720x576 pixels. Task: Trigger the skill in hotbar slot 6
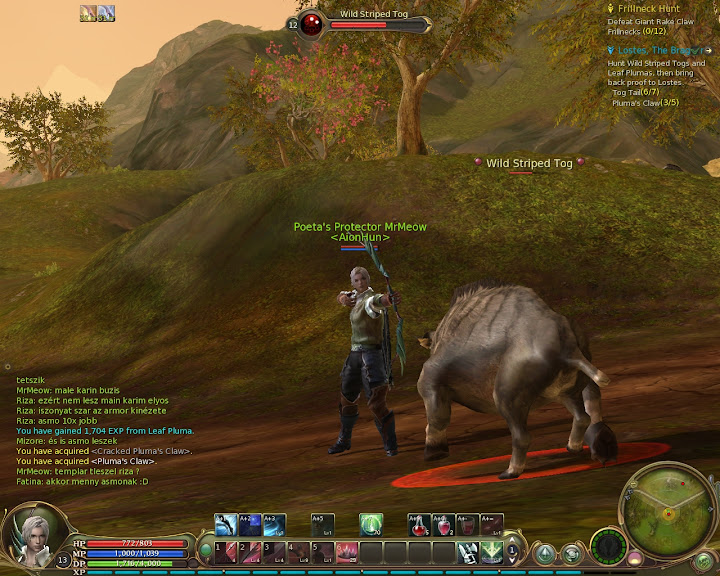[347, 552]
